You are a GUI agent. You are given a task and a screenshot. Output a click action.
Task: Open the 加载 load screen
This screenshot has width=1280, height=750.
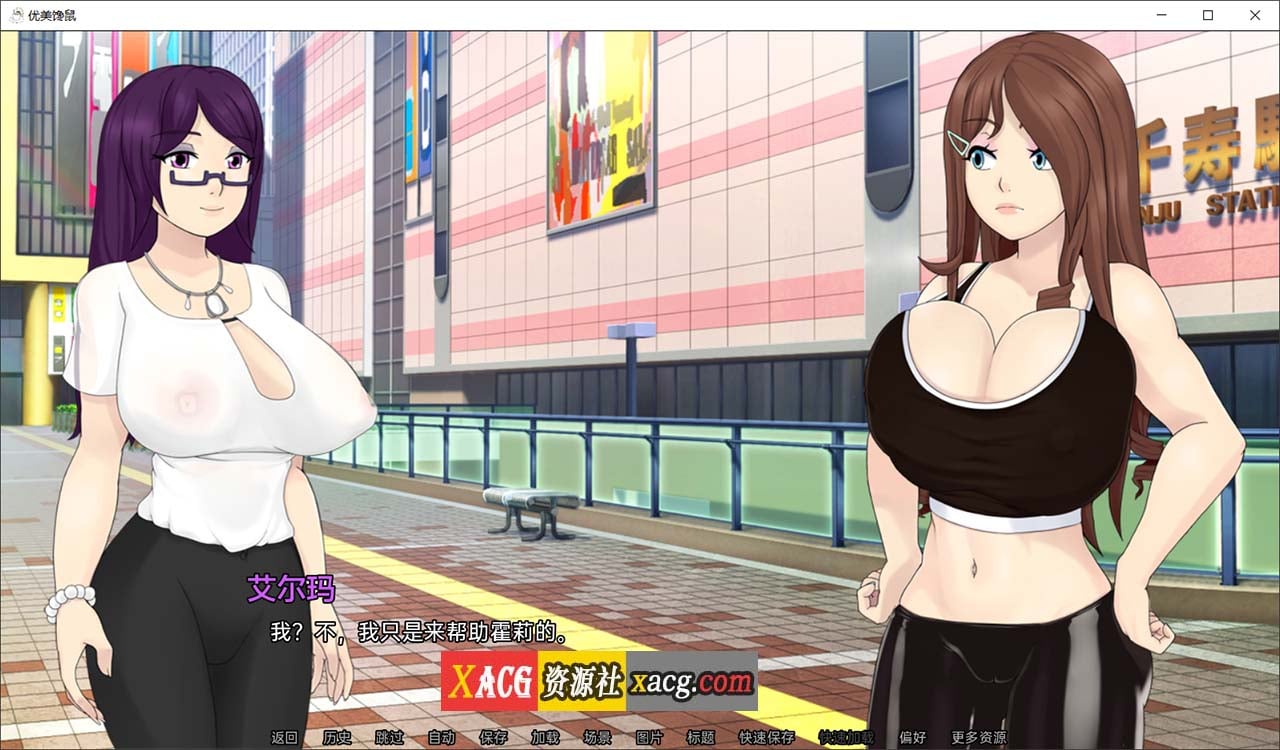(x=545, y=737)
